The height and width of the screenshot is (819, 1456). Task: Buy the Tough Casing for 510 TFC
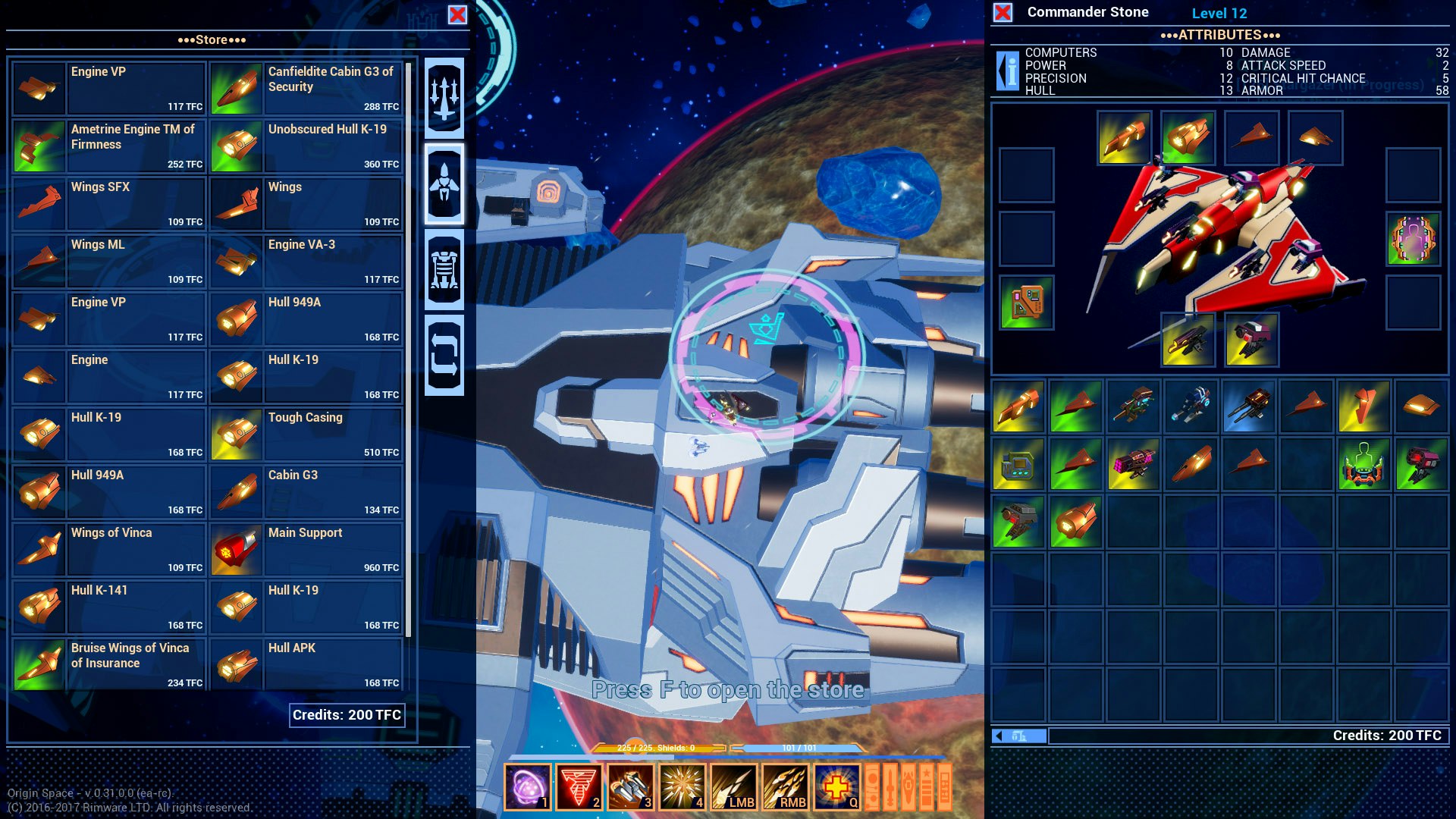306,434
